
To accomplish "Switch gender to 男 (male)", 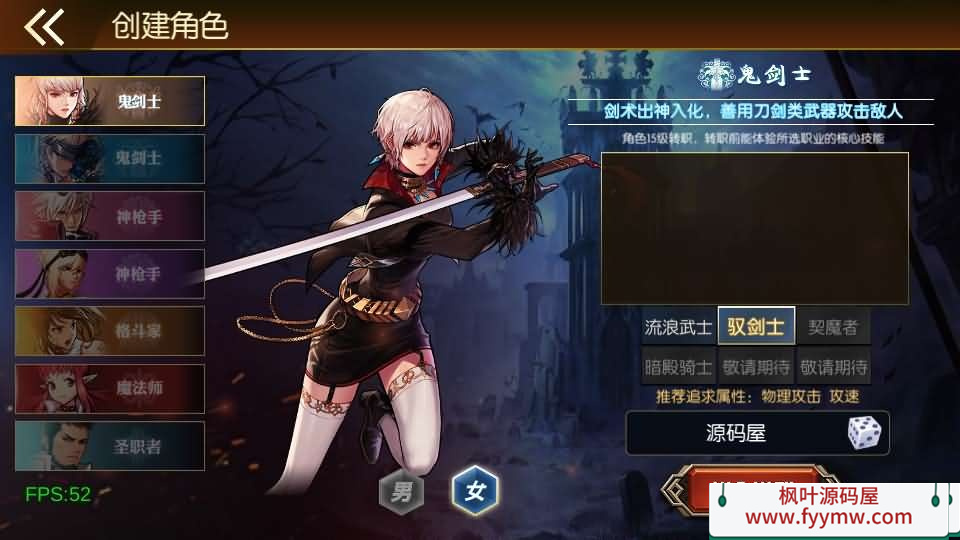I will (401, 491).
